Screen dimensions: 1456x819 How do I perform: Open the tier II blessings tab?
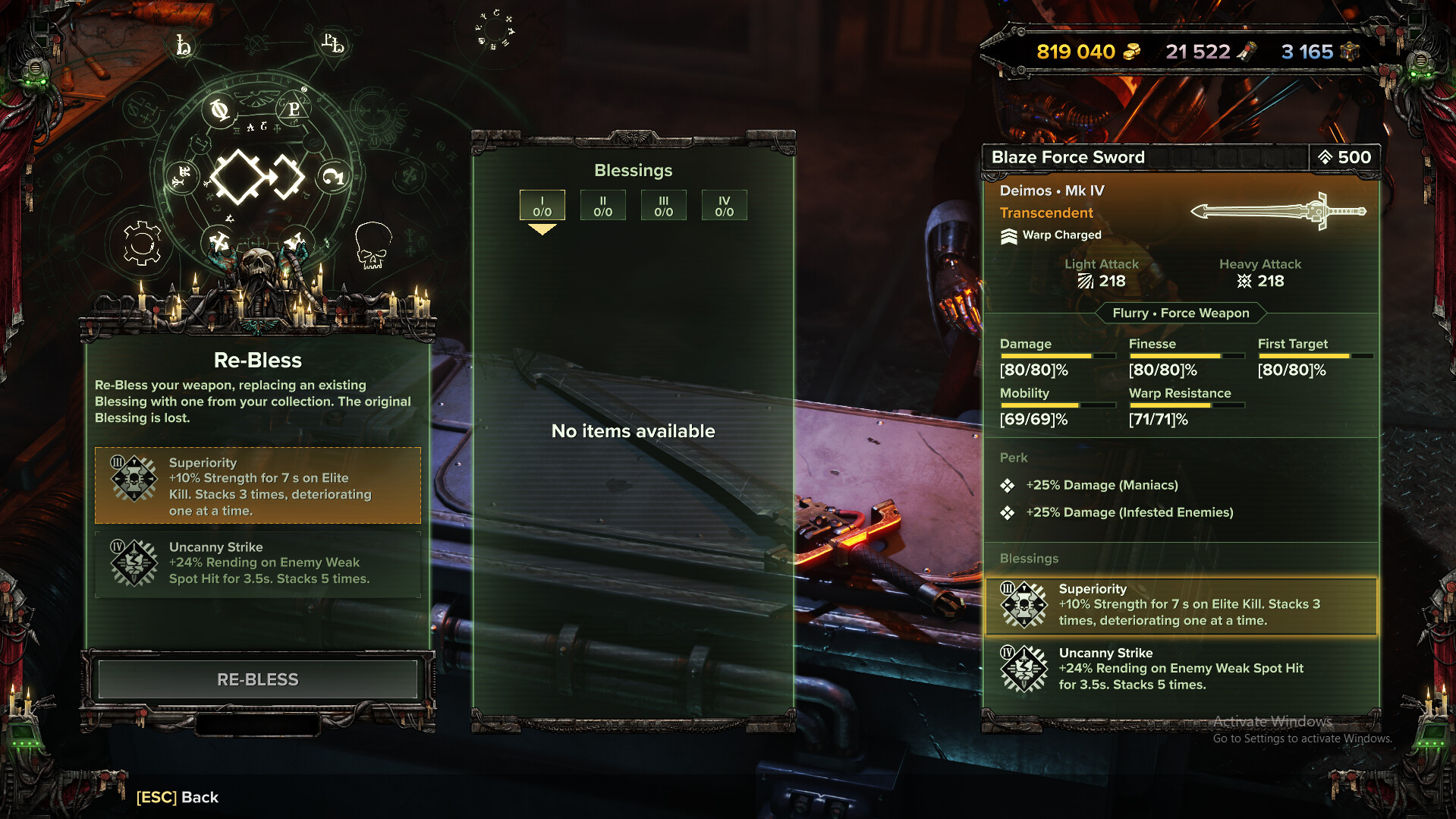point(602,206)
